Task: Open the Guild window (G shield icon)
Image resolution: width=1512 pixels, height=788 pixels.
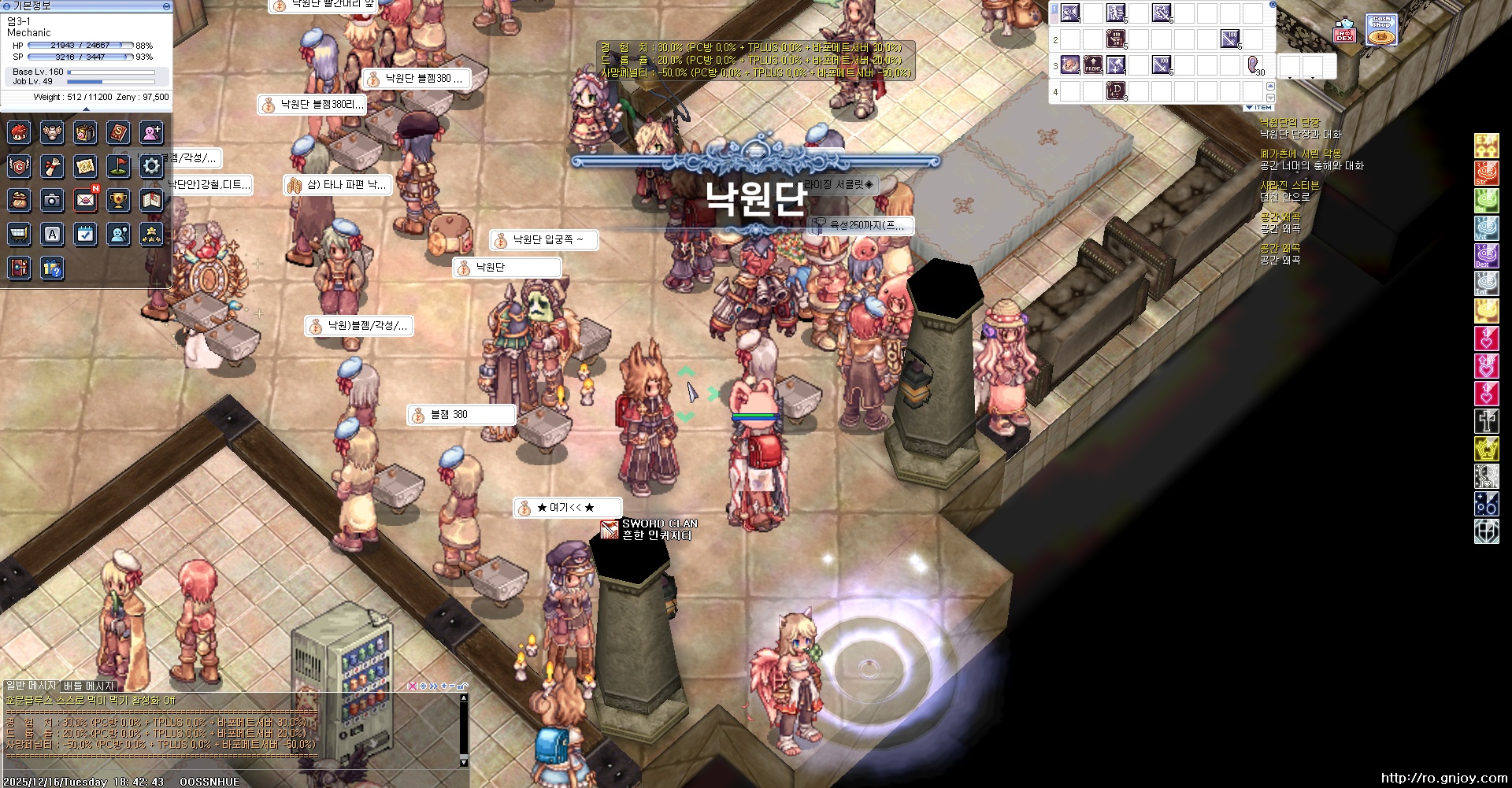Action: (x=20, y=167)
